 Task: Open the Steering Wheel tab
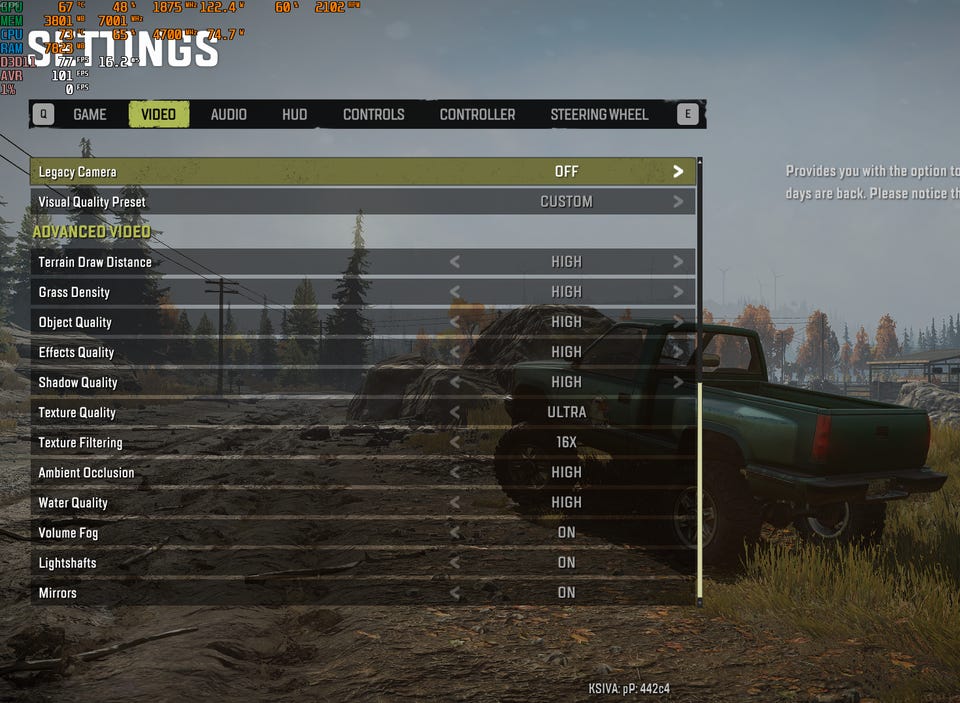pyautogui.click(x=599, y=114)
